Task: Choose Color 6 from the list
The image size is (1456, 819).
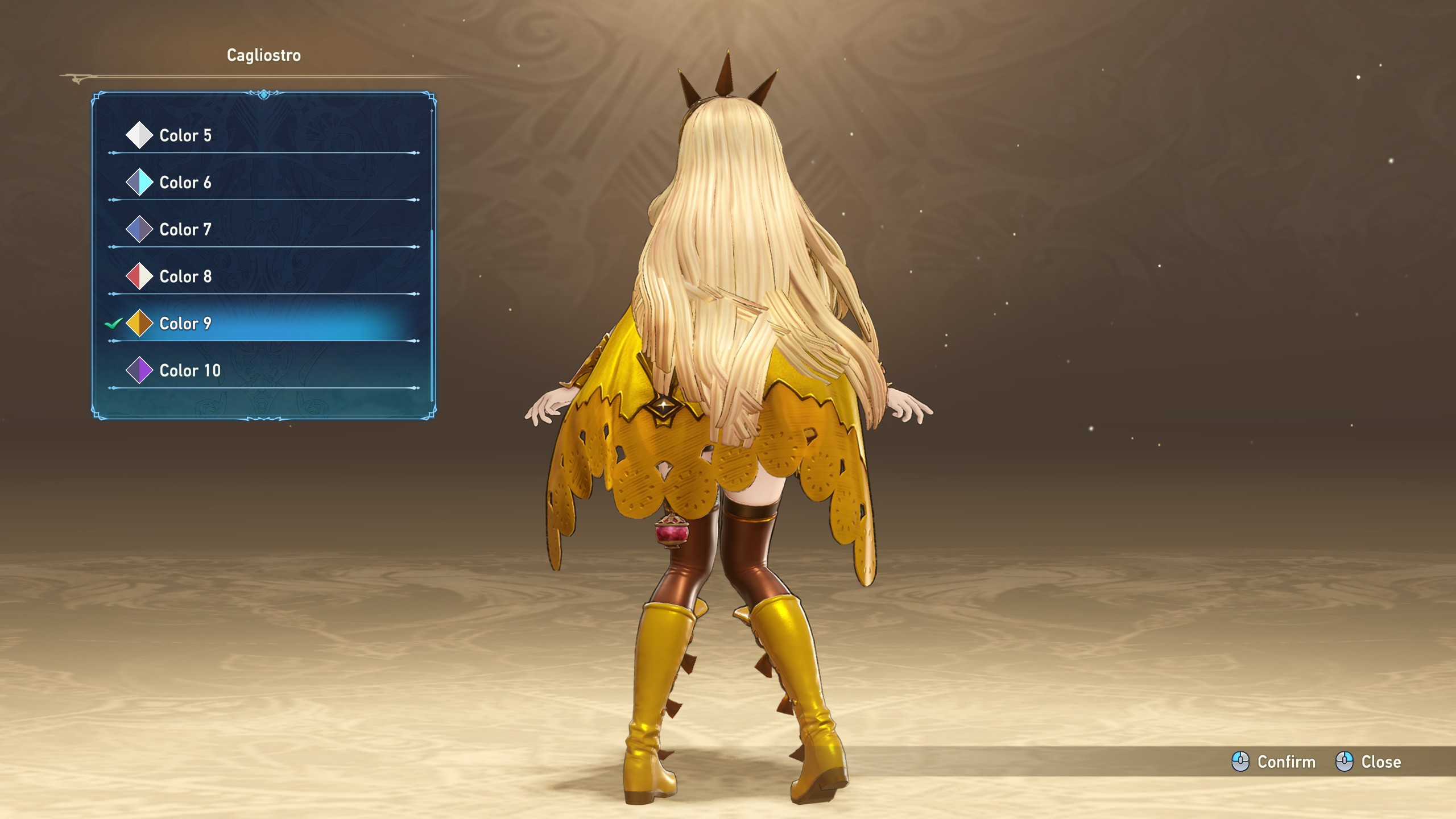Action: coord(185,183)
